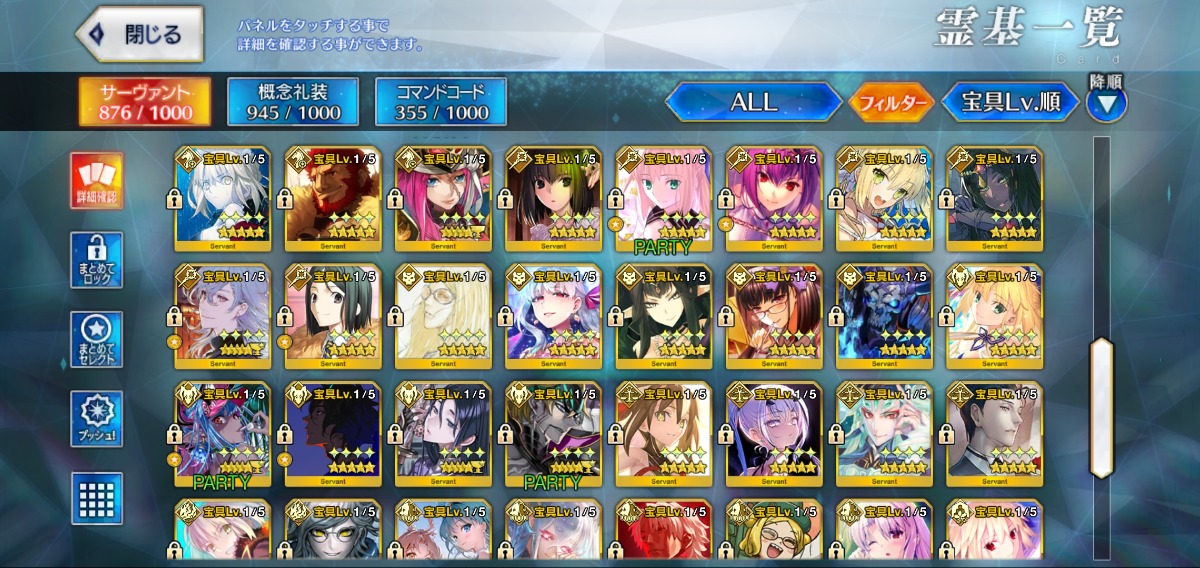Switch to the サーヴァント tab

point(145,102)
